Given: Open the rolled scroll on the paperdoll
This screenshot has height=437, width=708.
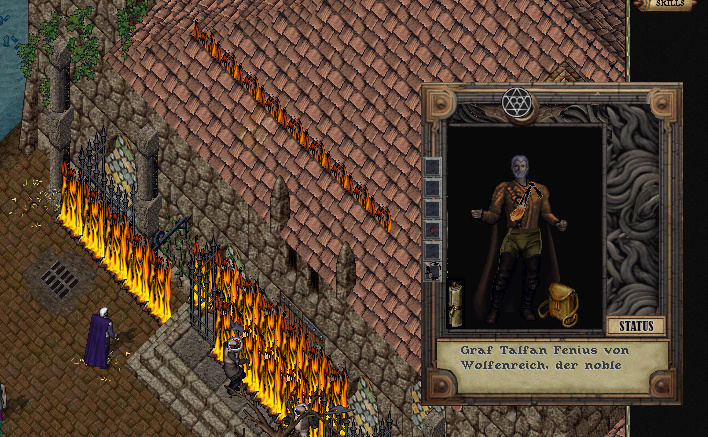Looking at the screenshot, I should (x=456, y=304).
